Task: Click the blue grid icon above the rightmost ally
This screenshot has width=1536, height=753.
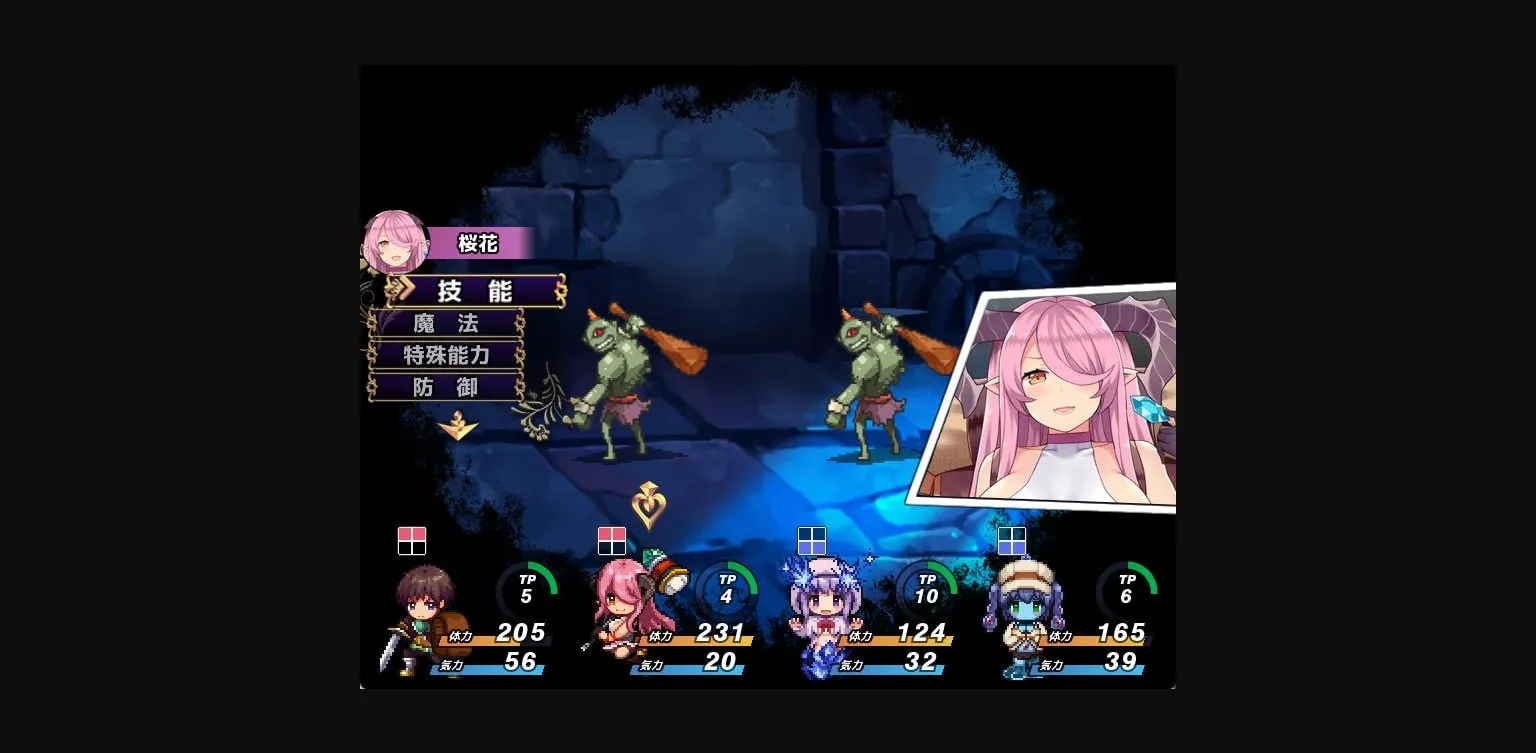Action: tap(1012, 541)
